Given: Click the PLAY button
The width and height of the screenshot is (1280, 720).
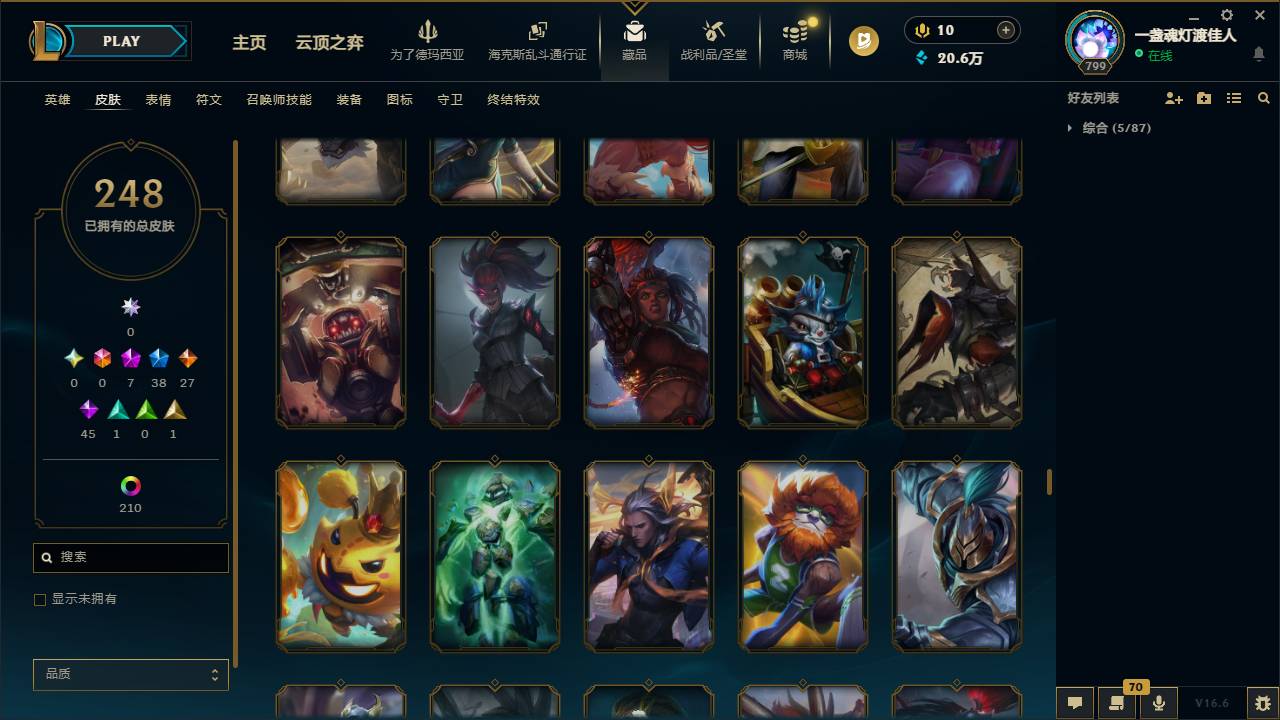Looking at the screenshot, I should (121, 41).
